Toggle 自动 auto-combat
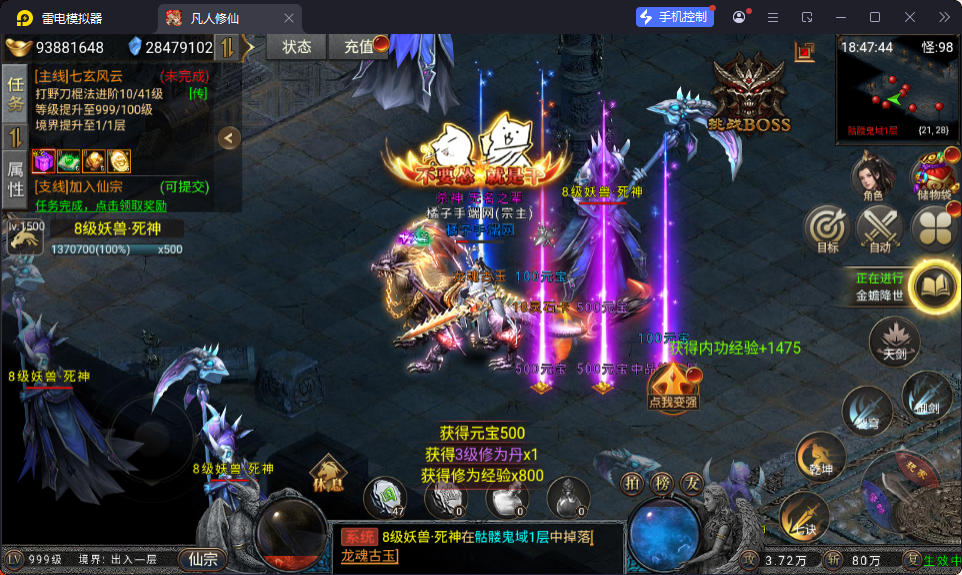The width and height of the screenshot is (962, 575). [x=879, y=229]
